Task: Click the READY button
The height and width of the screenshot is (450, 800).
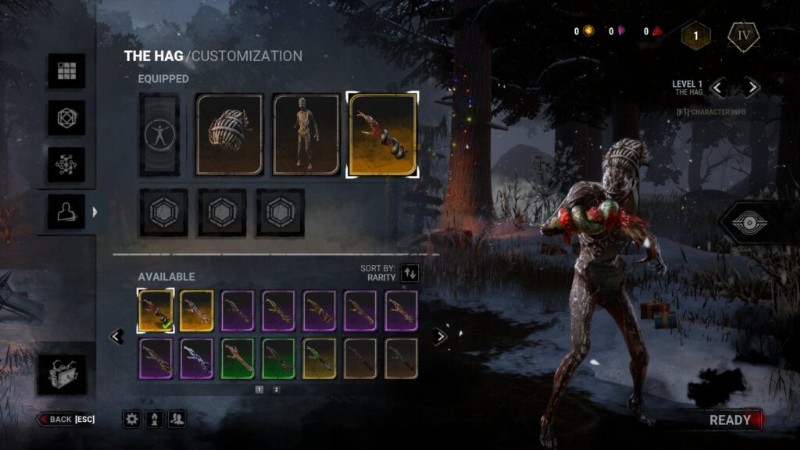Action: (732, 420)
